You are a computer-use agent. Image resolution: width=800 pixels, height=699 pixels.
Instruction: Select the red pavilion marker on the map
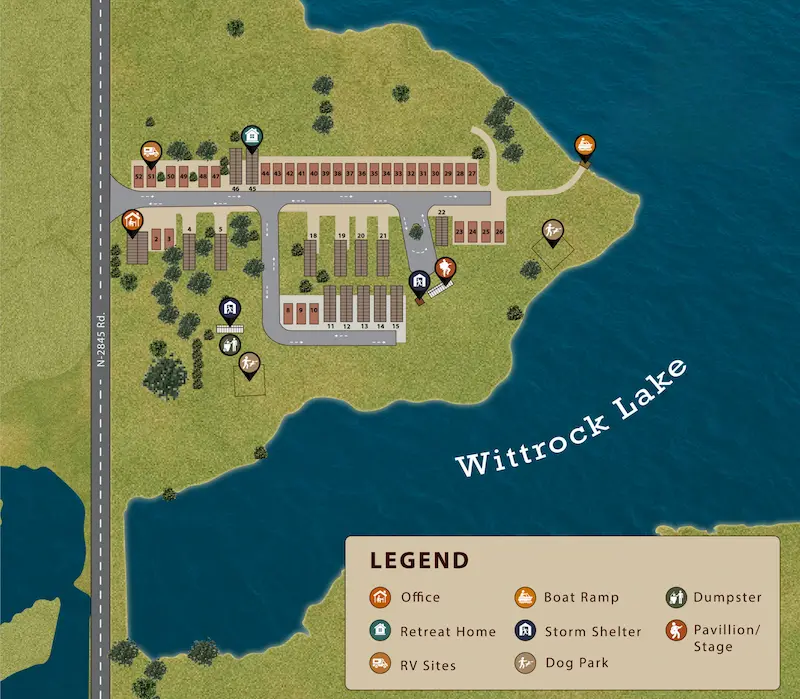(x=445, y=267)
